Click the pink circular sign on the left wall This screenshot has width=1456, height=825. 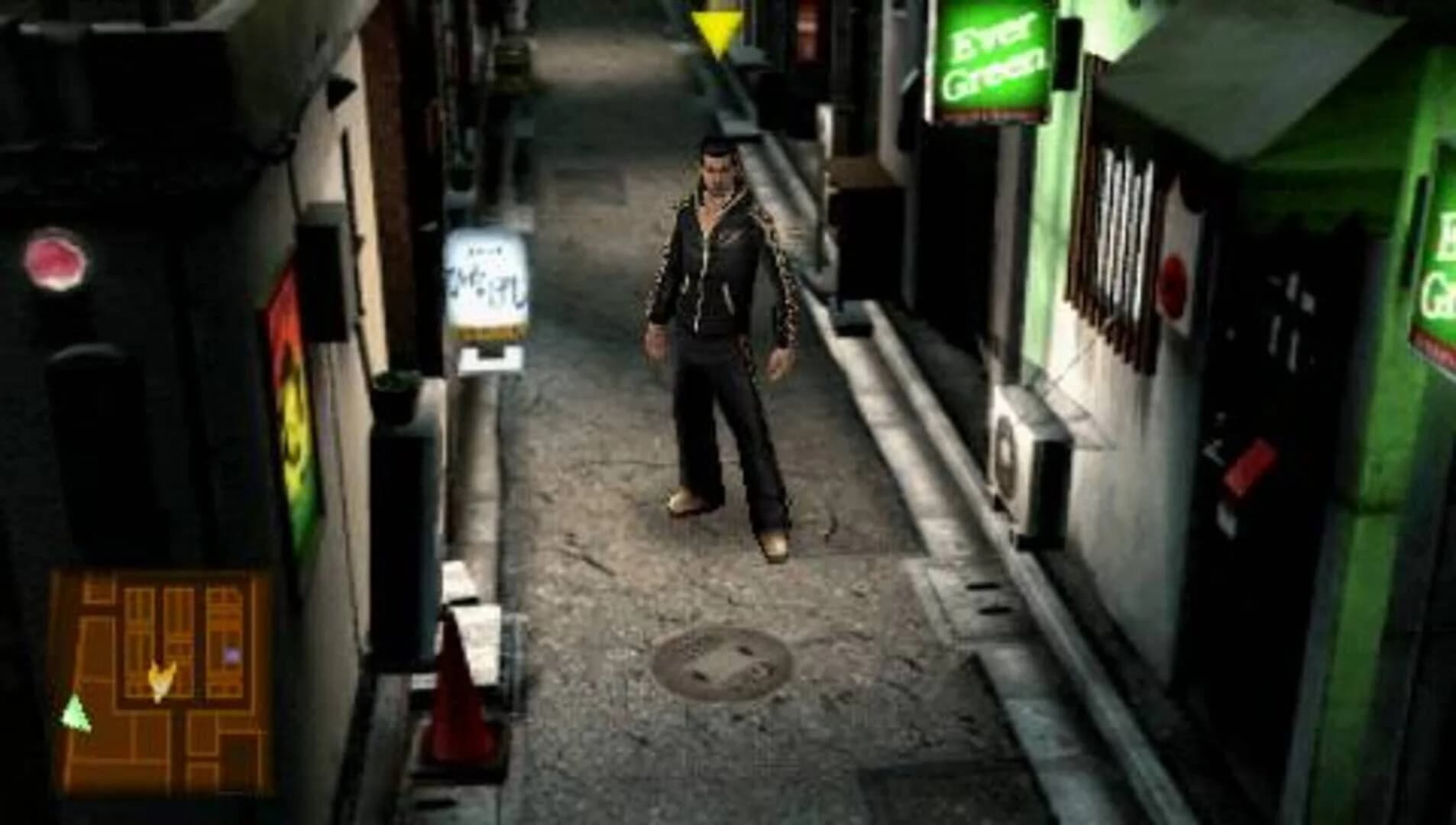pyautogui.click(x=53, y=258)
